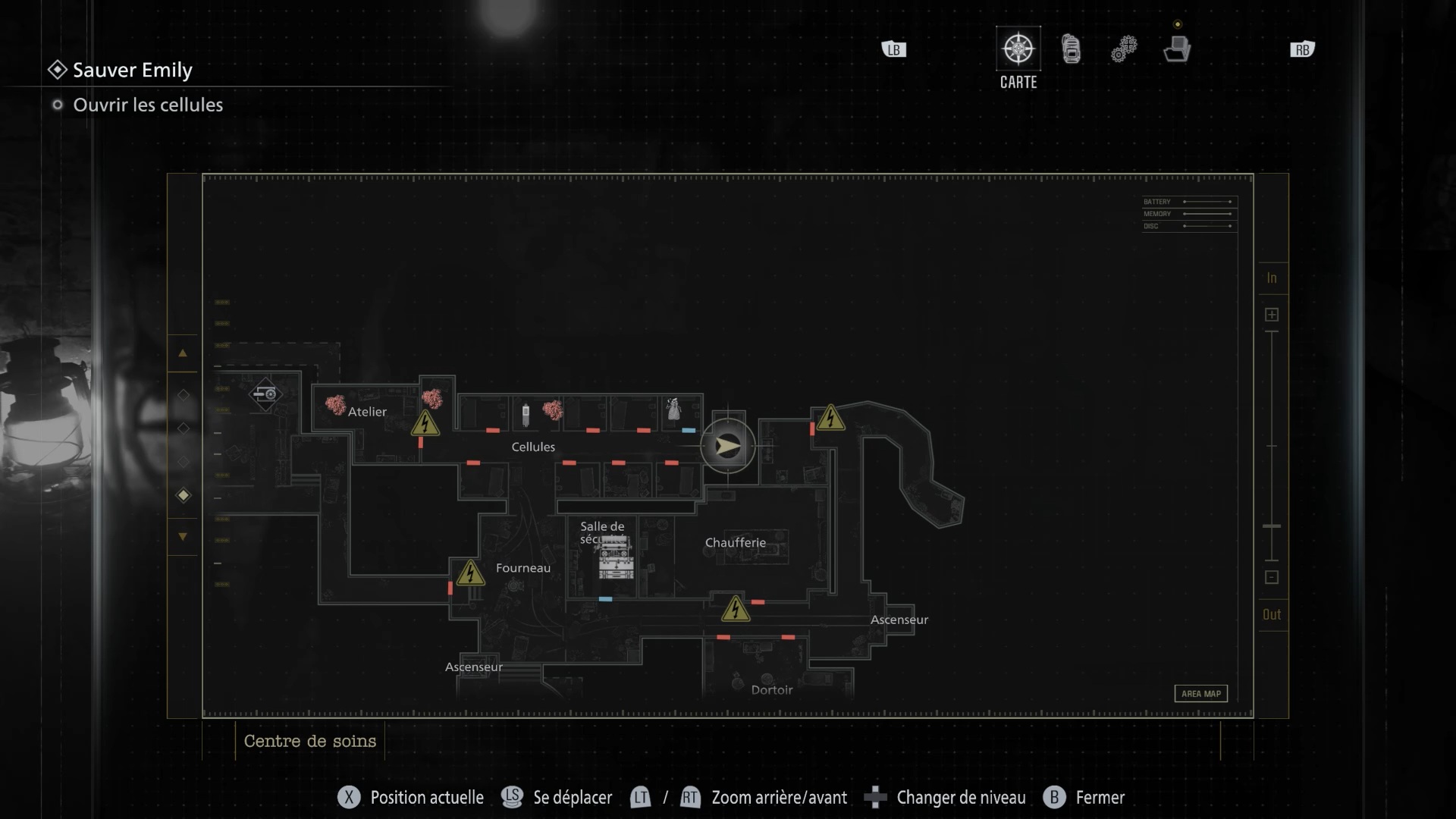The width and height of the screenshot is (1456, 819).
Task: Click the map zoom-out minus button
Action: (x=1272, y=578)
